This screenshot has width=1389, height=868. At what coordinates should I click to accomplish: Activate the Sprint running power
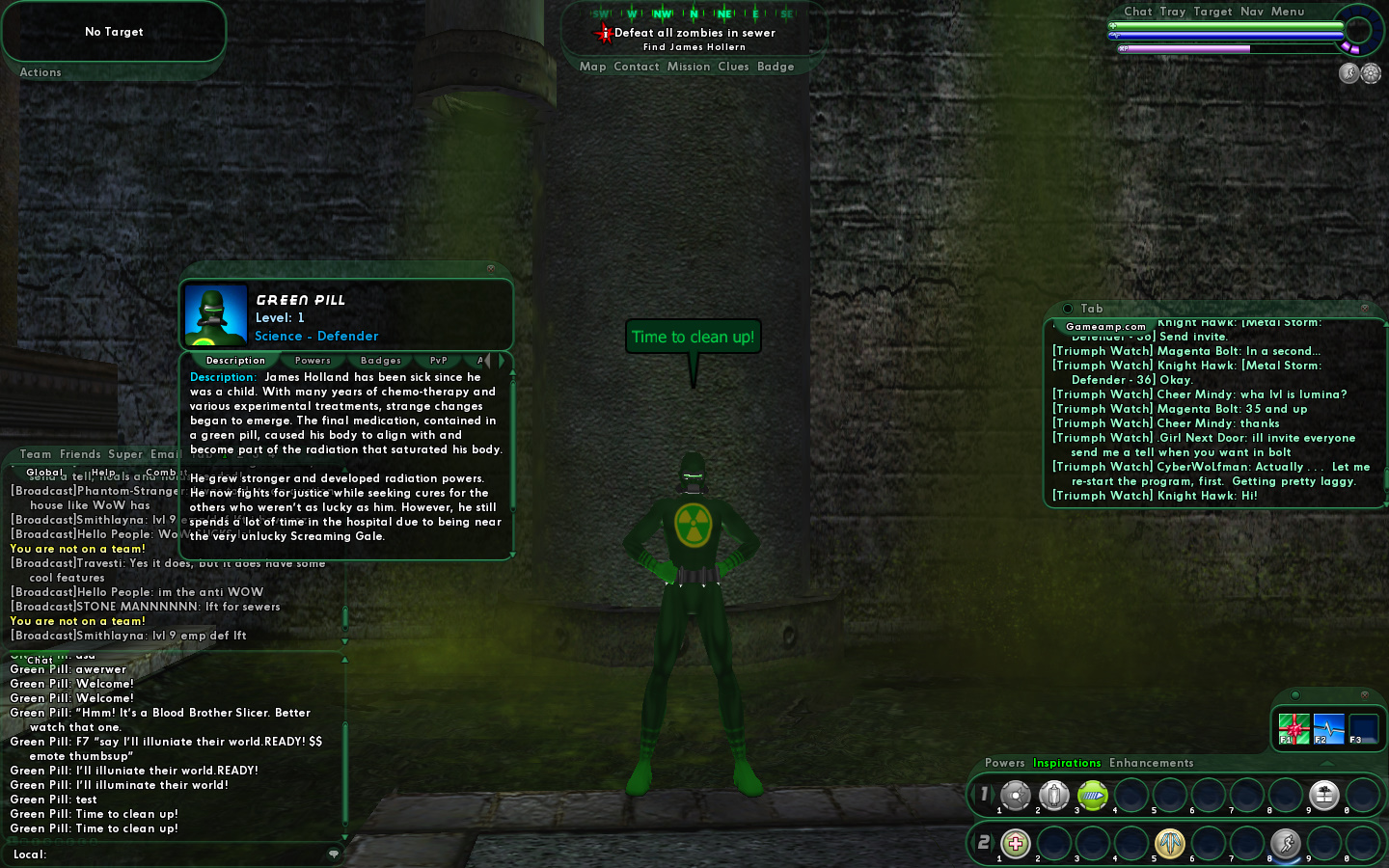point(1285,844)
